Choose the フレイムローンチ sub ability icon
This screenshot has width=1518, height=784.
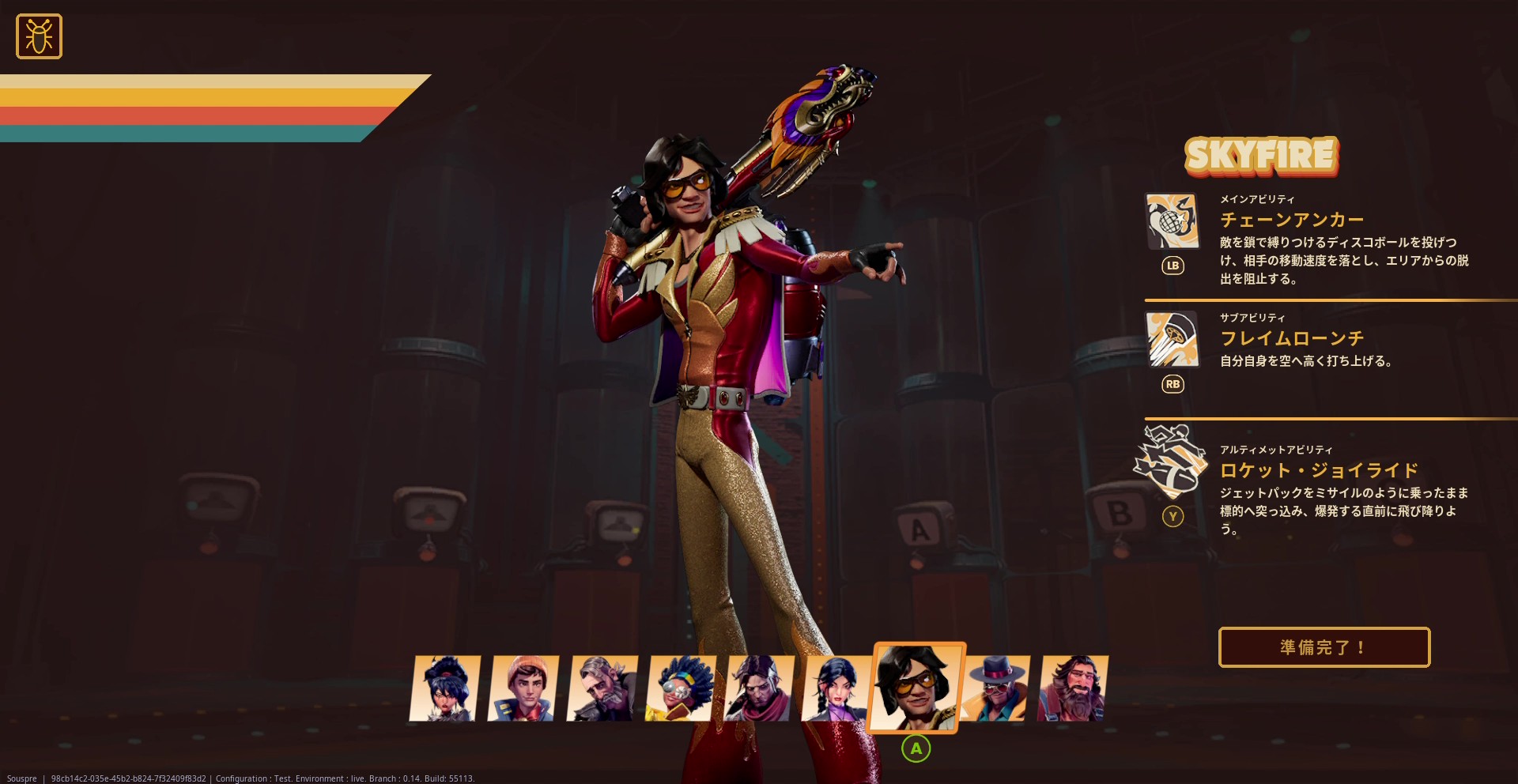tap(1172, 339)
